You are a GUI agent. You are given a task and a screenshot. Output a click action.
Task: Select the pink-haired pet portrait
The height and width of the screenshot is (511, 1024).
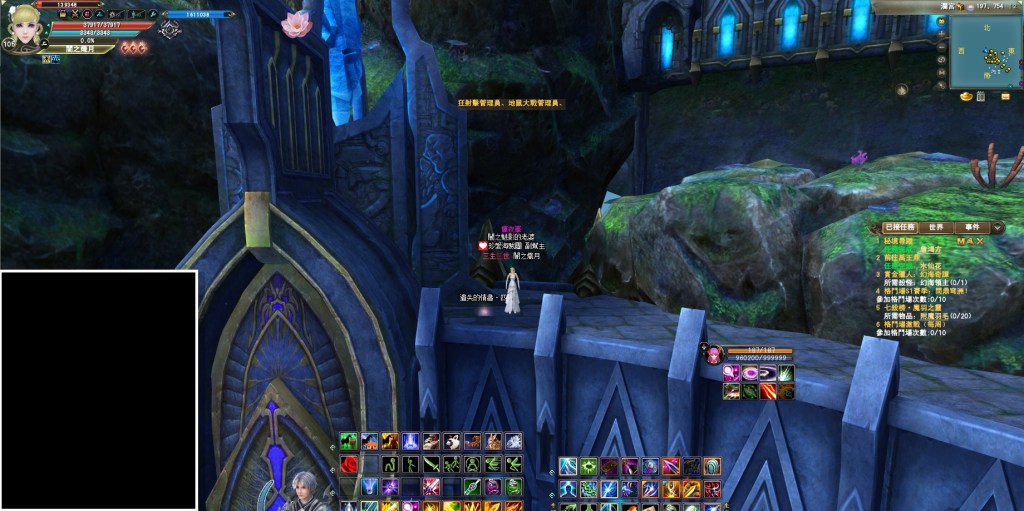click(x=716, y=355)
